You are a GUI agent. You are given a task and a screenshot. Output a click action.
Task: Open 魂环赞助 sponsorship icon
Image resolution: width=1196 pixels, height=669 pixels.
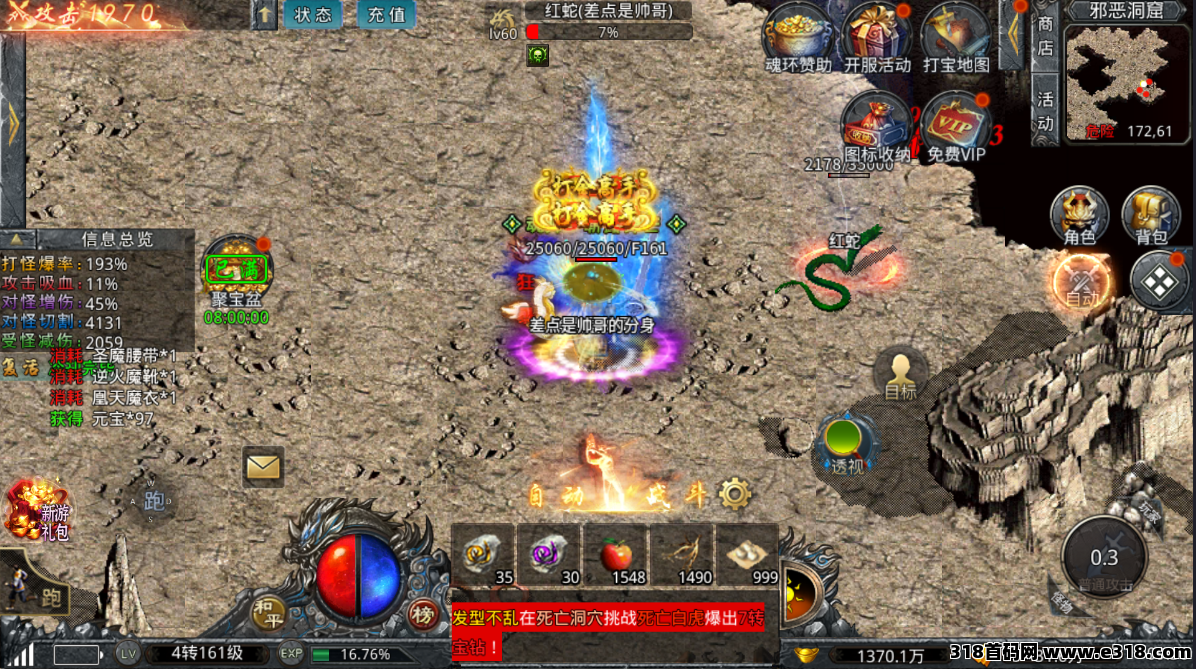click(797, 34)
